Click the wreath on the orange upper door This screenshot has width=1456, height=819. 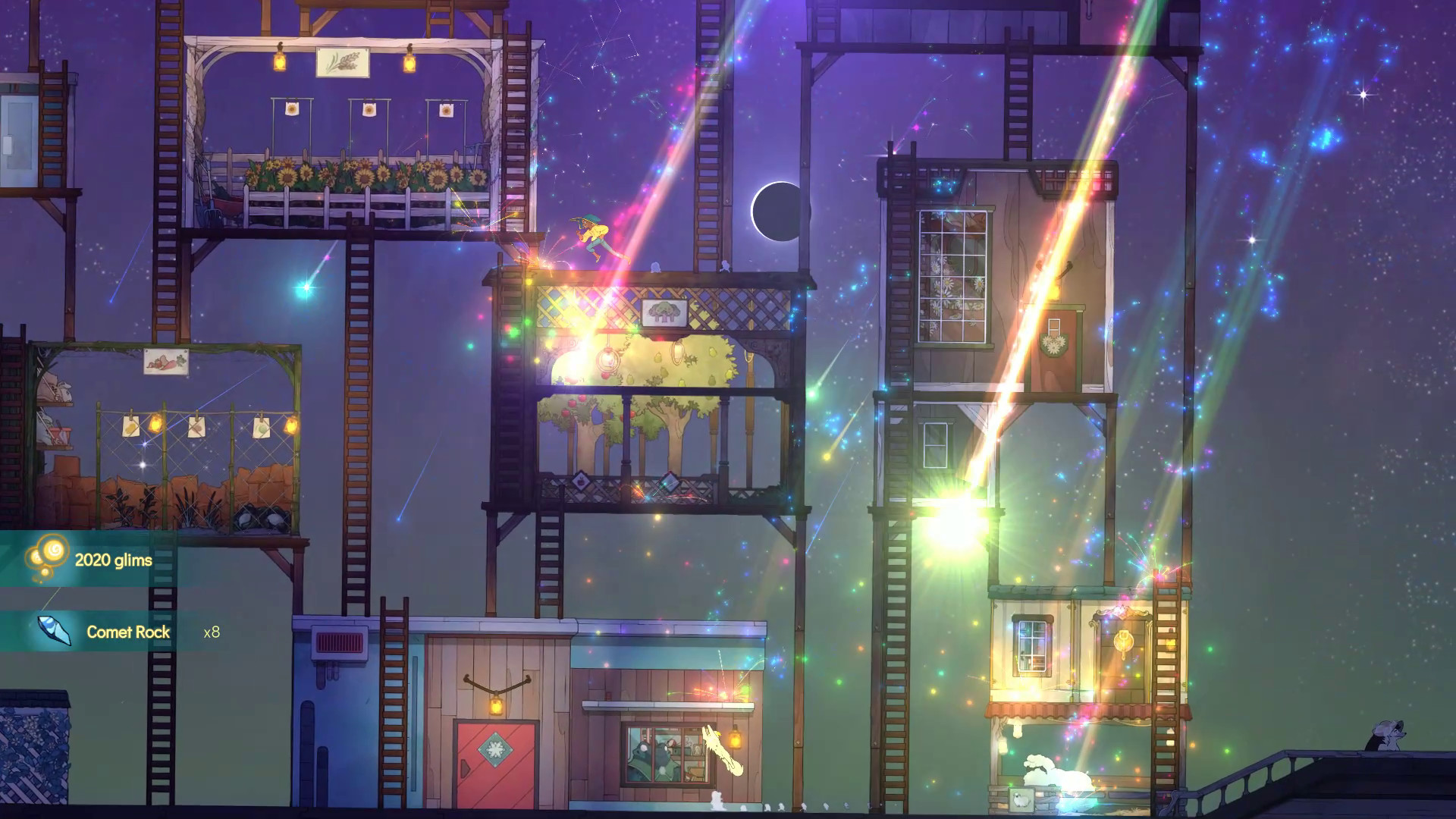pyautogui.click(x=1054, y=344)
